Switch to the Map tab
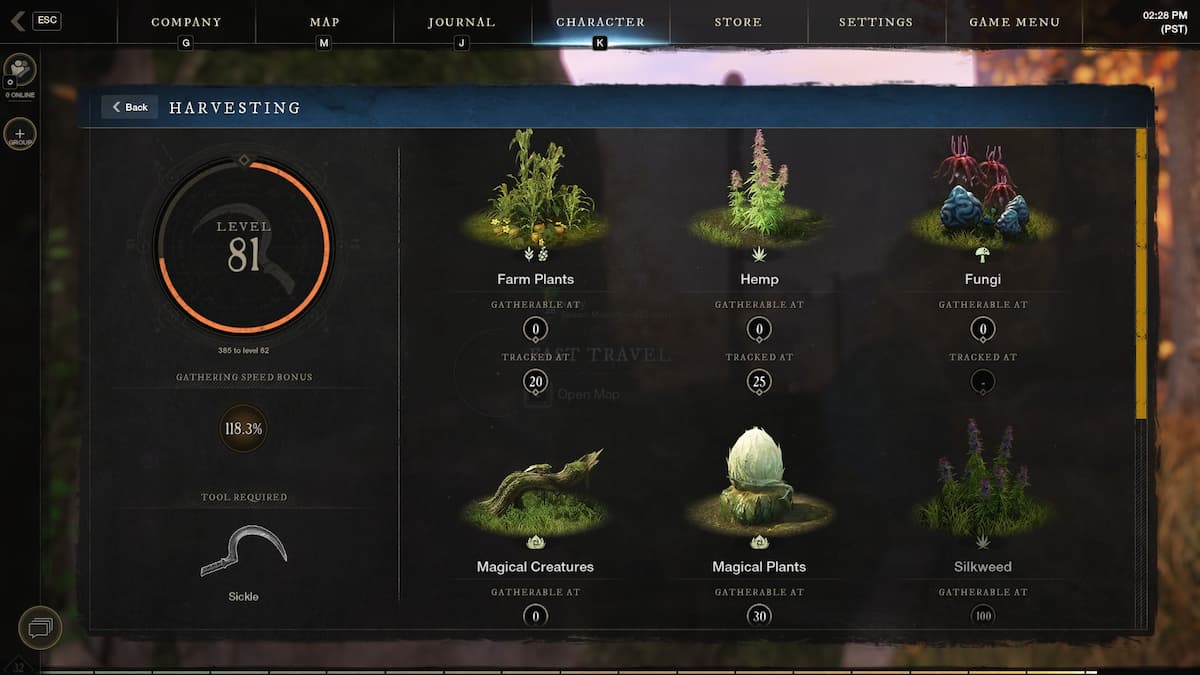The image size is (1200, 675). click(324, 22)
